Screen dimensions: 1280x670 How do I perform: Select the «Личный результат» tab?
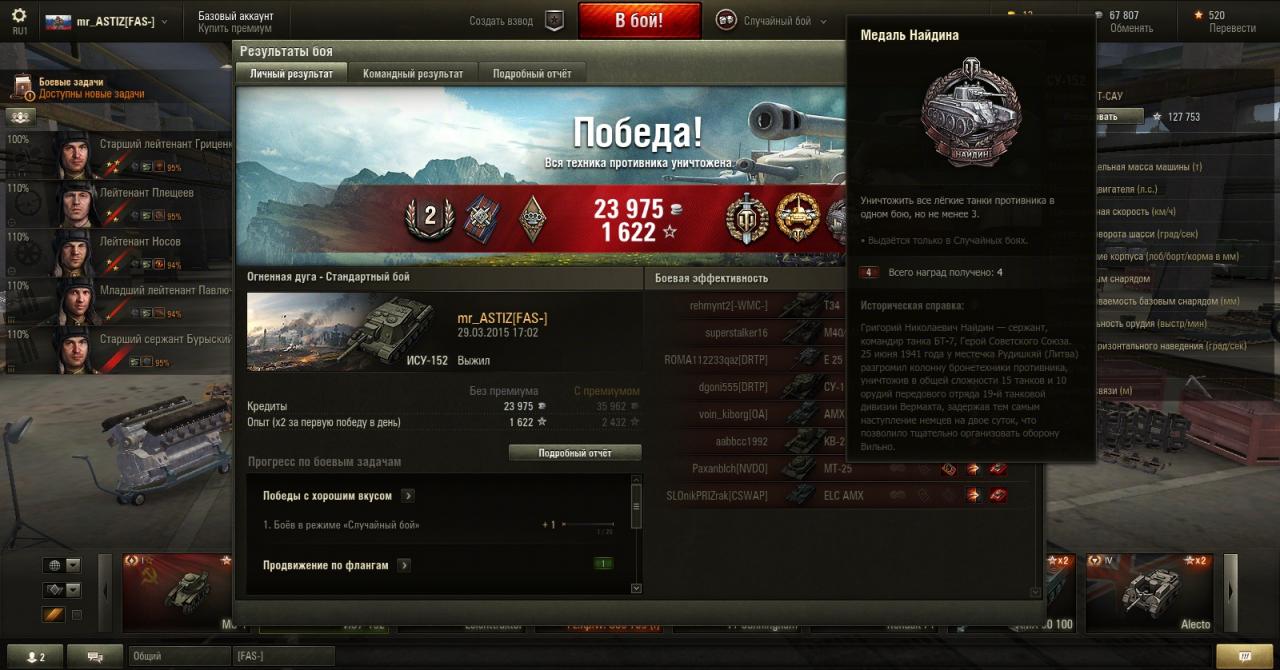(291, 74)
